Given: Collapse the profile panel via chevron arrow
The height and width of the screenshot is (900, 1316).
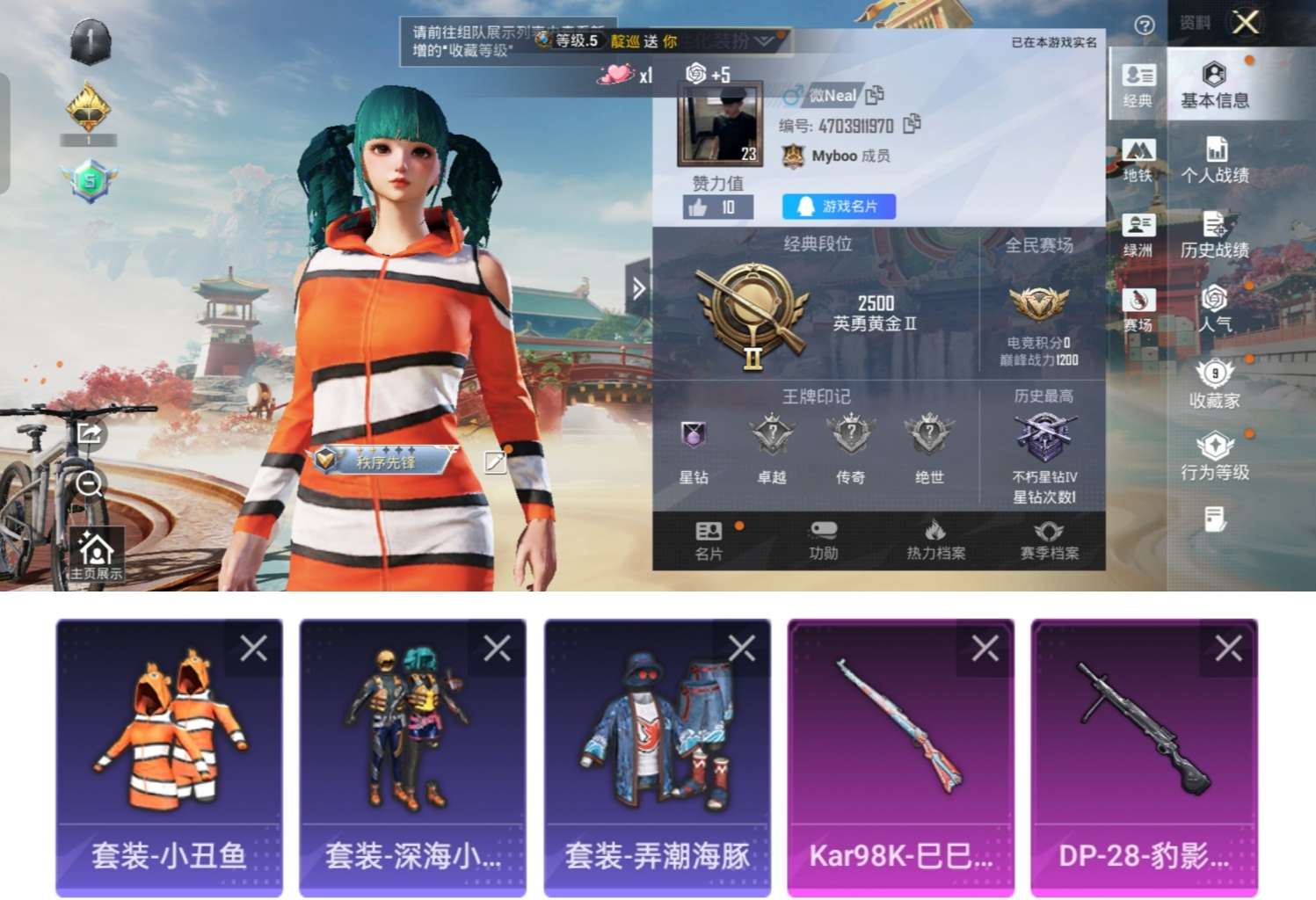Looking at the screenshot, I should [x=637, y=288].
